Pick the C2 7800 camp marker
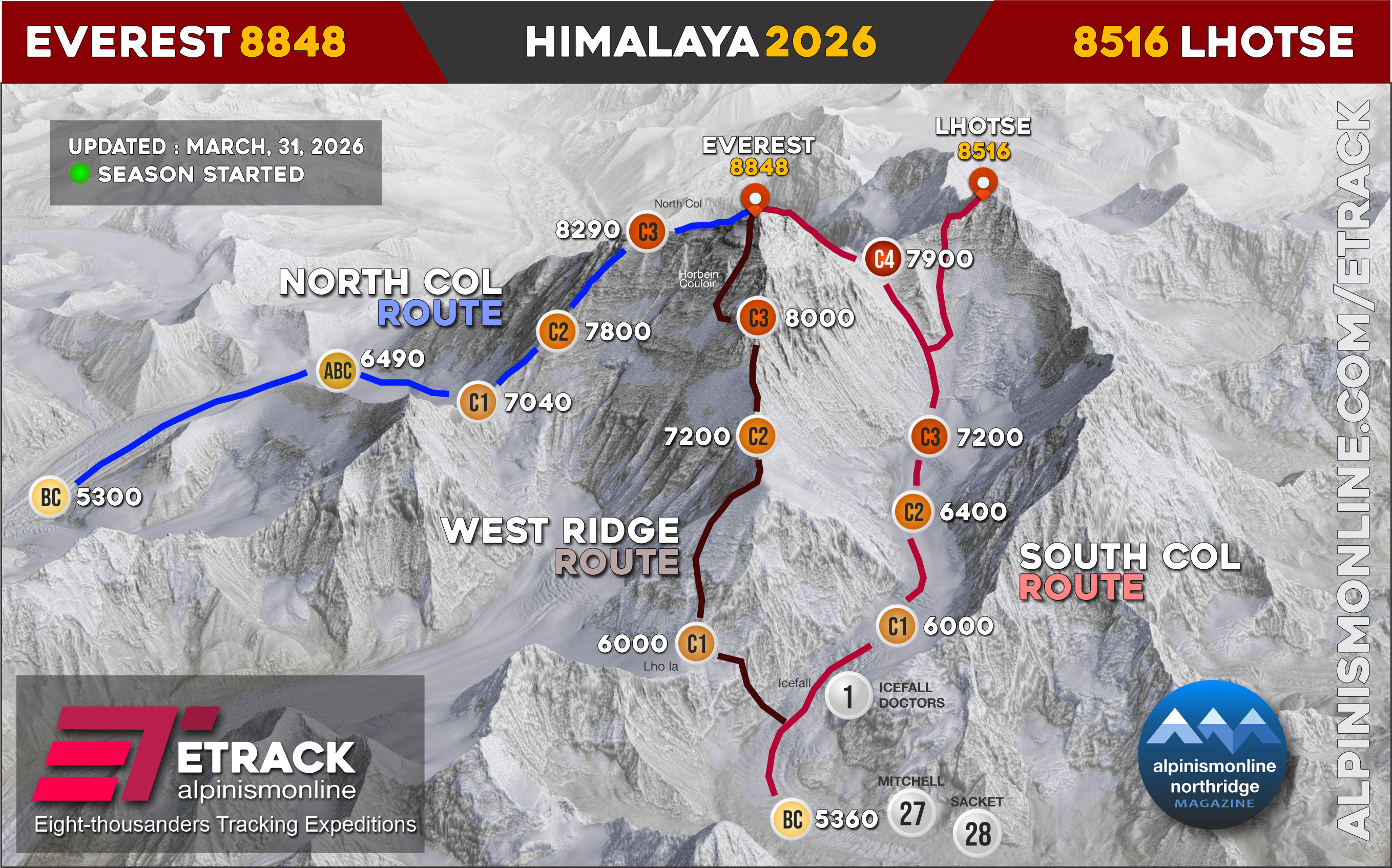 (557, 332)
